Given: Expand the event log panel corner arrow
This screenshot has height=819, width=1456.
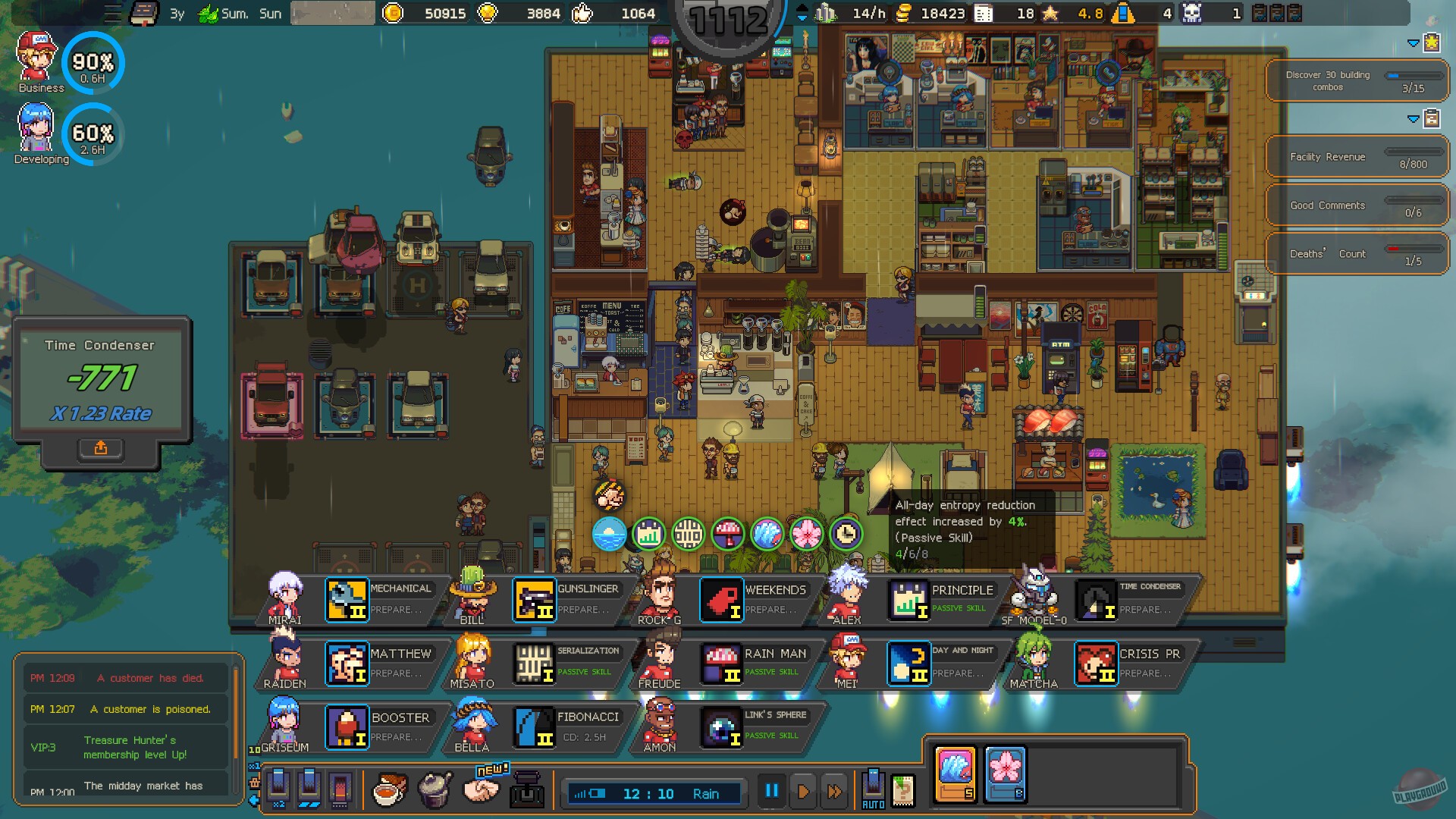Looking at the screenshot, I should 253,800.
